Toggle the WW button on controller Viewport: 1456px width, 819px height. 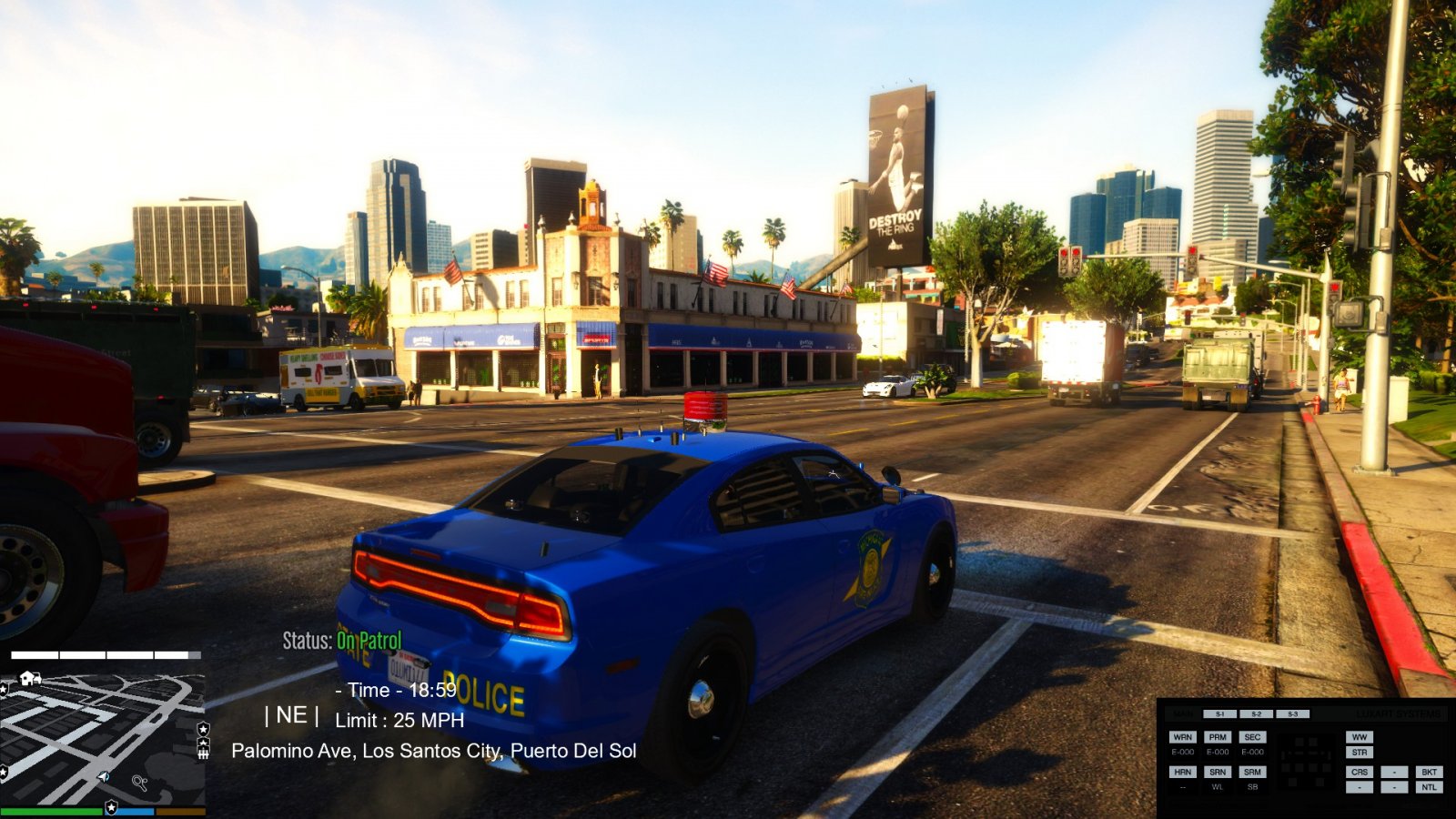tap(1360, 737)
